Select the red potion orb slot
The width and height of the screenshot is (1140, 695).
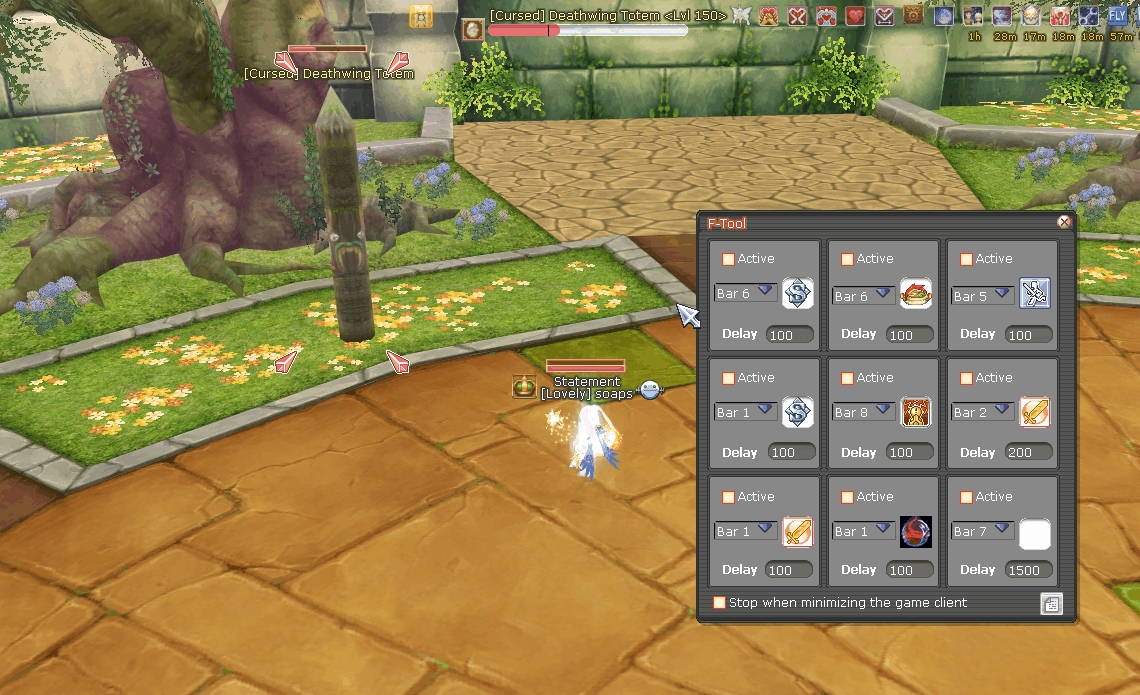point(916,531)
